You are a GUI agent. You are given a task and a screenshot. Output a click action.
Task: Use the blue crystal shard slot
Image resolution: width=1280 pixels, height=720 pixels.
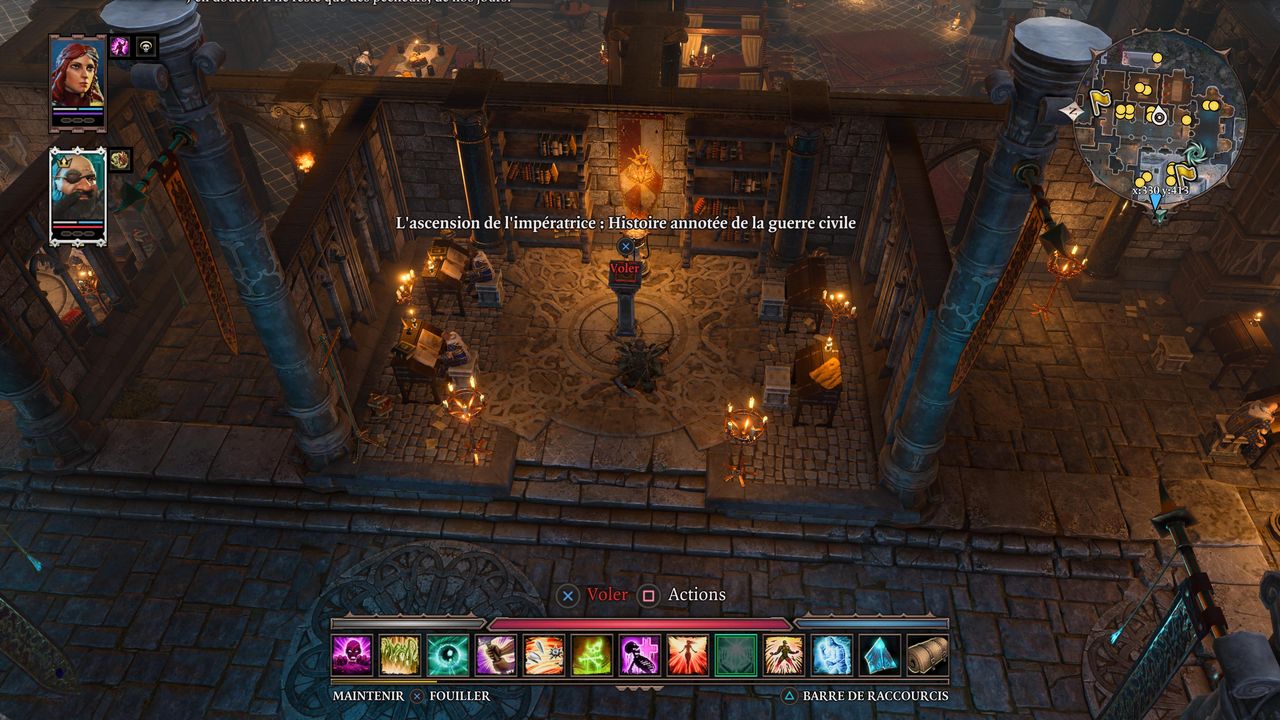coord(880,655)
